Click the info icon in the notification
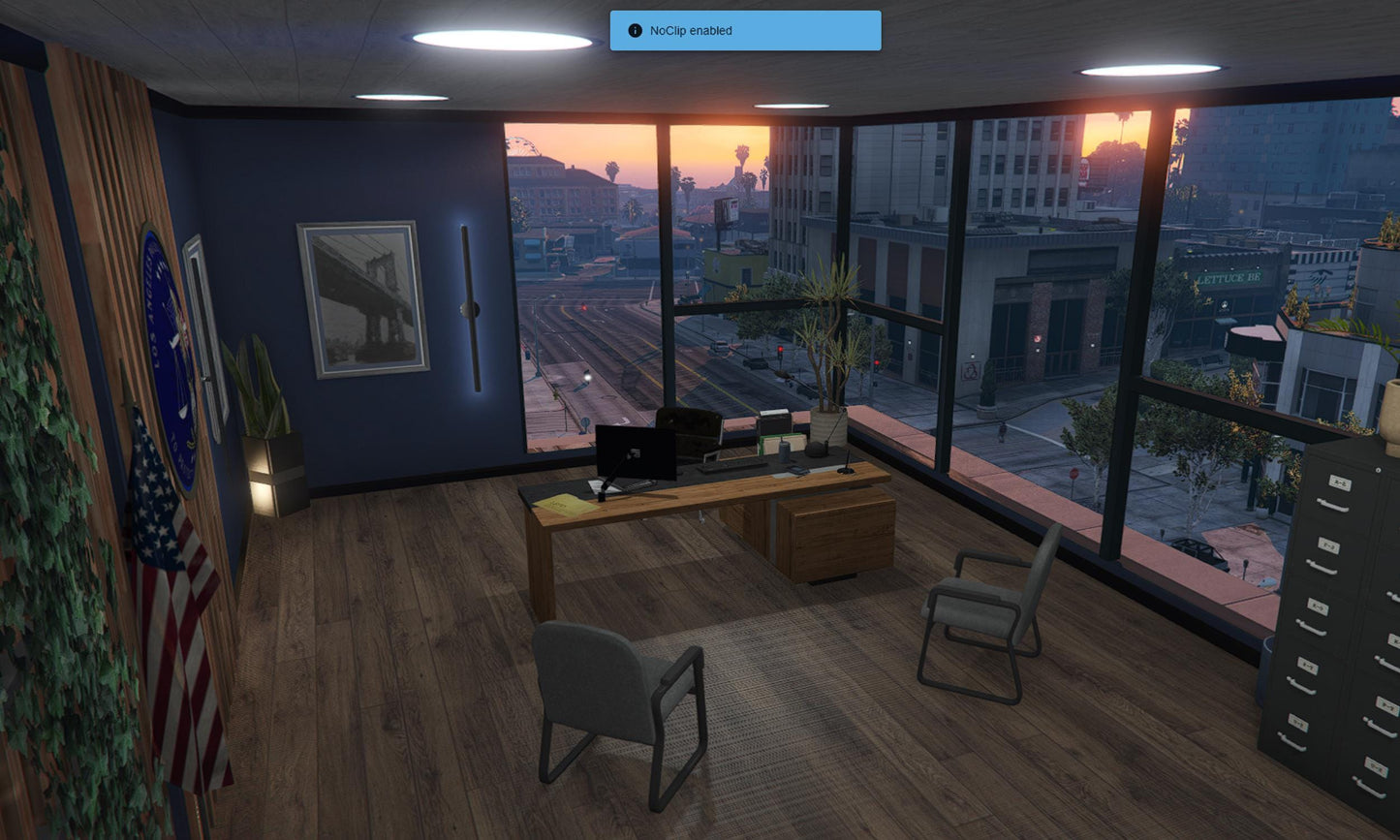 pyautogui.click(x=636, y=31)
